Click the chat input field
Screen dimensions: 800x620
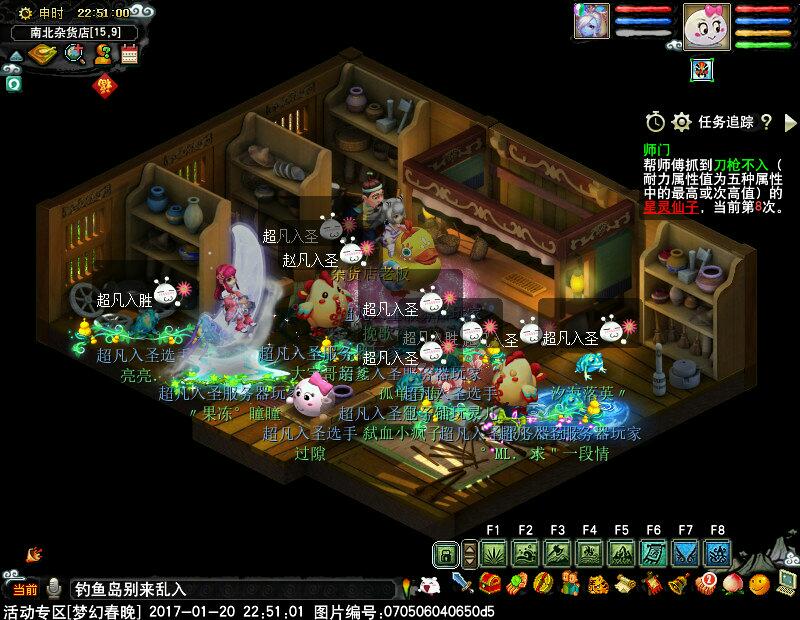[230, 589]
